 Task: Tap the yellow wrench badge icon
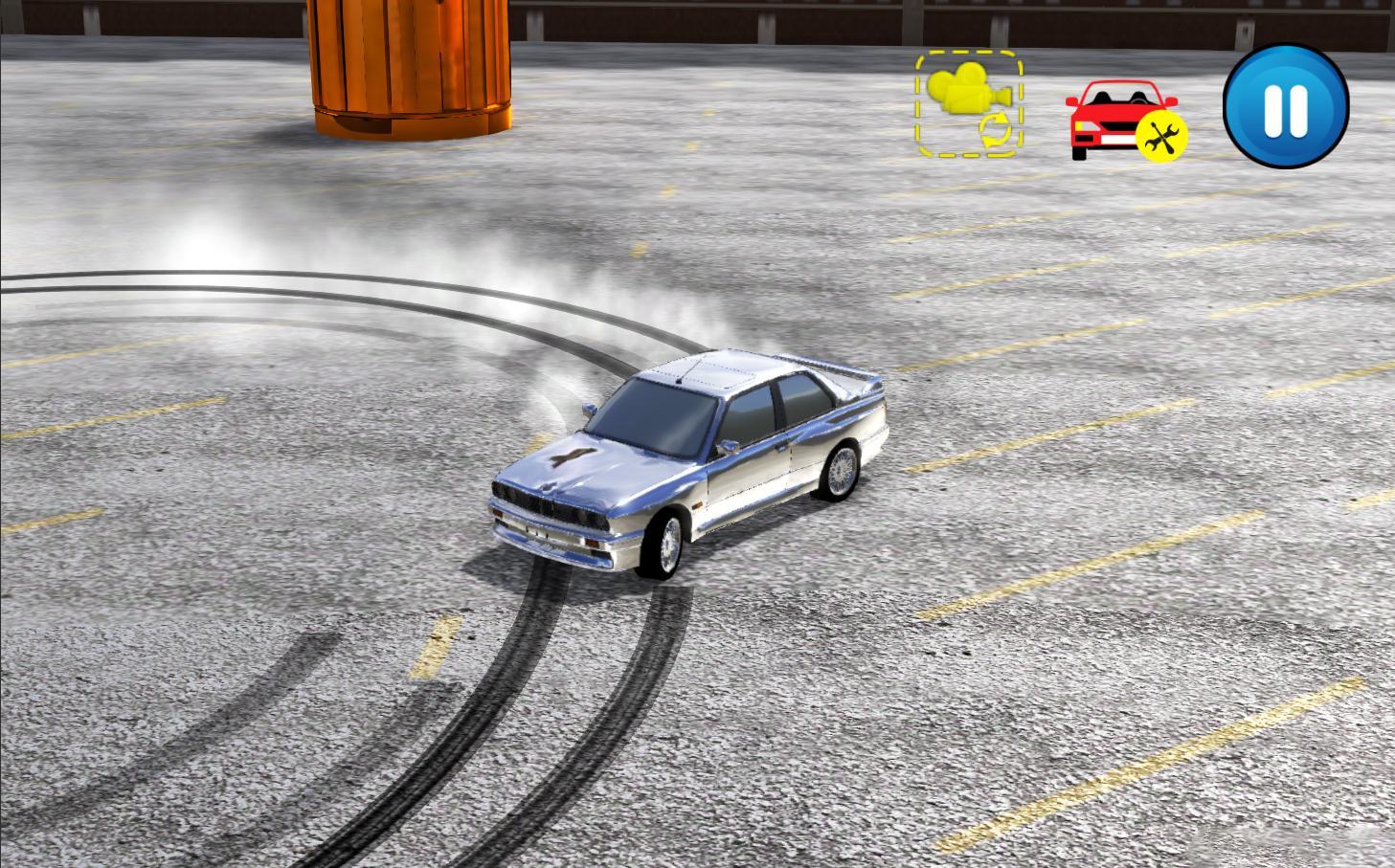[1161, 137]
